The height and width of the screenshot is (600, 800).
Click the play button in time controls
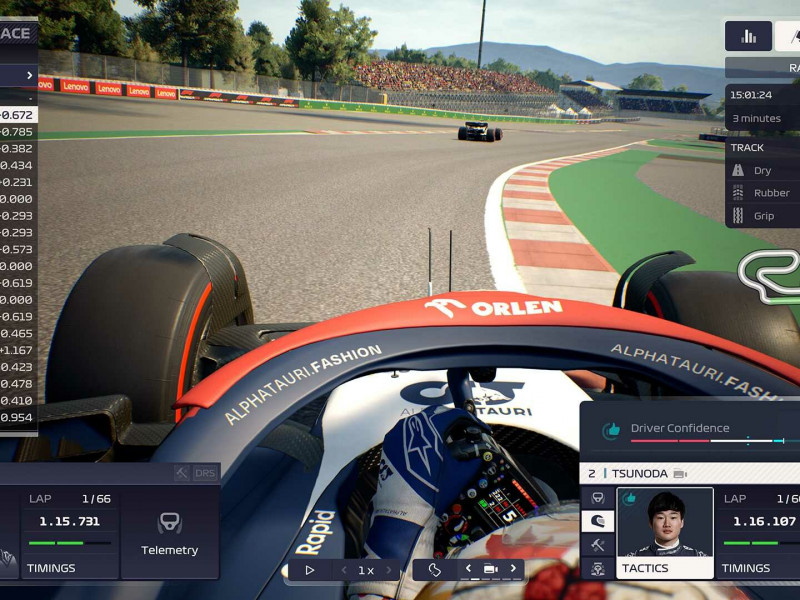310,570
